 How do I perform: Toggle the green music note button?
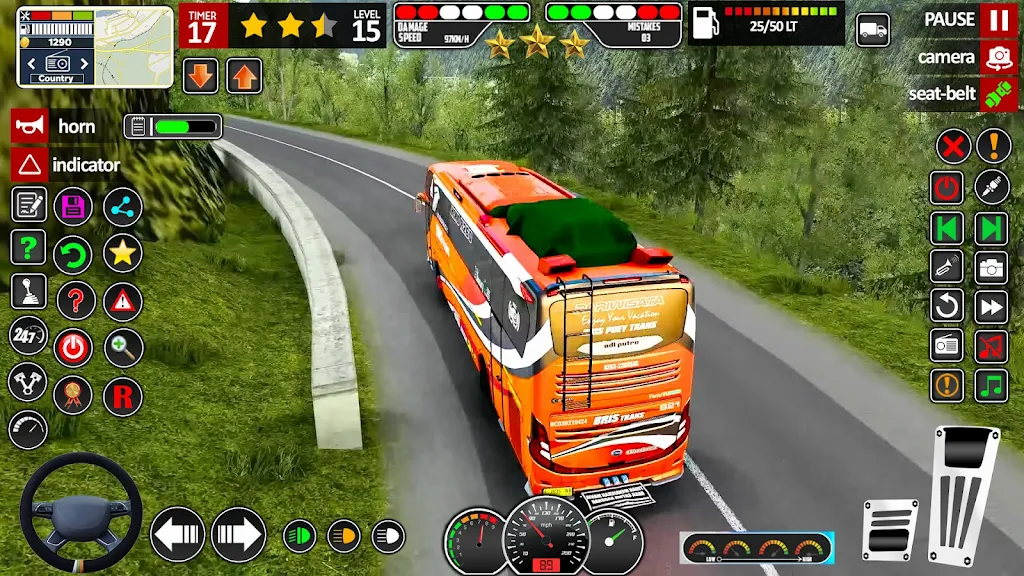click(991, 385)
